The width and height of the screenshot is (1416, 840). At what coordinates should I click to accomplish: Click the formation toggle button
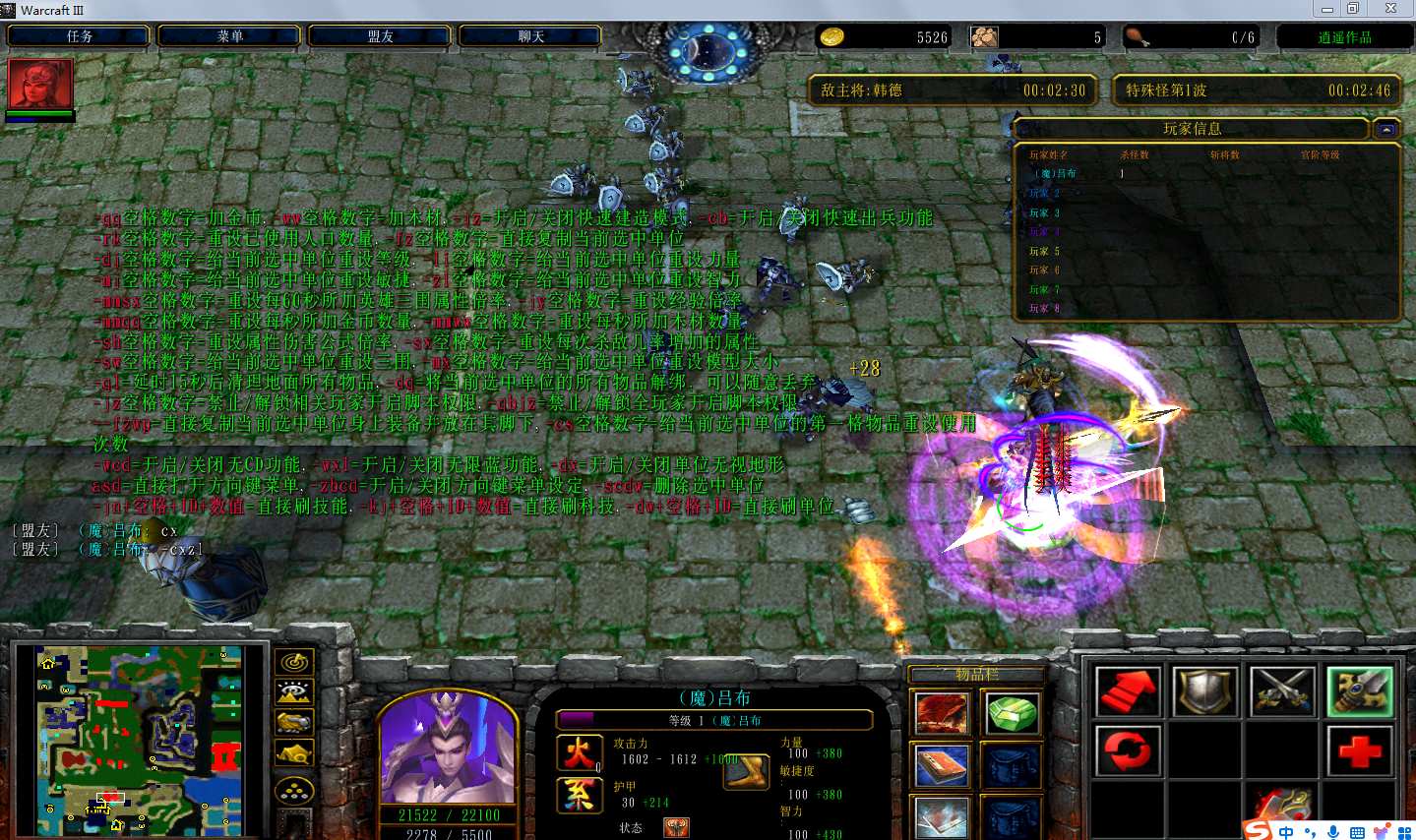(x=294, y=790)
